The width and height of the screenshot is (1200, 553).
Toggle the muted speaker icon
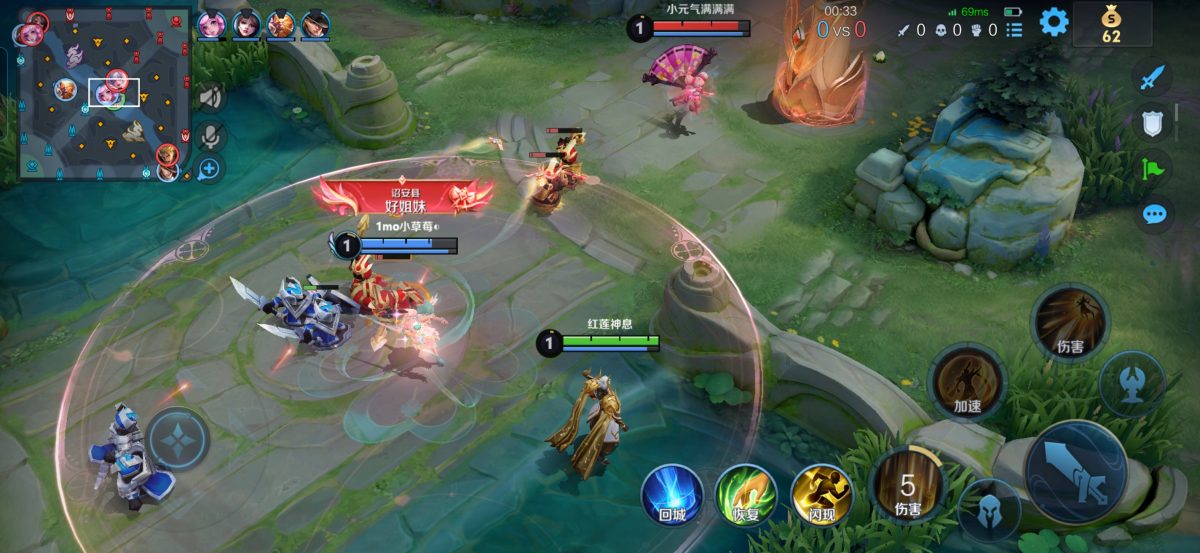tap(209, 97)
